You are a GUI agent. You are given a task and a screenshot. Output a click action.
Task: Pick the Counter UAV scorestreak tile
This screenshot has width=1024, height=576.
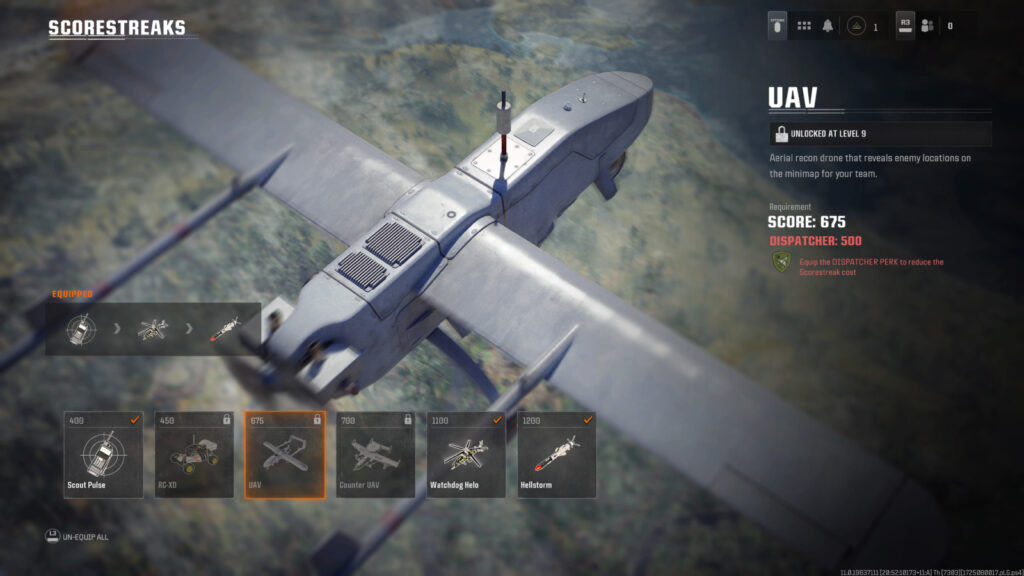[376, 455]
